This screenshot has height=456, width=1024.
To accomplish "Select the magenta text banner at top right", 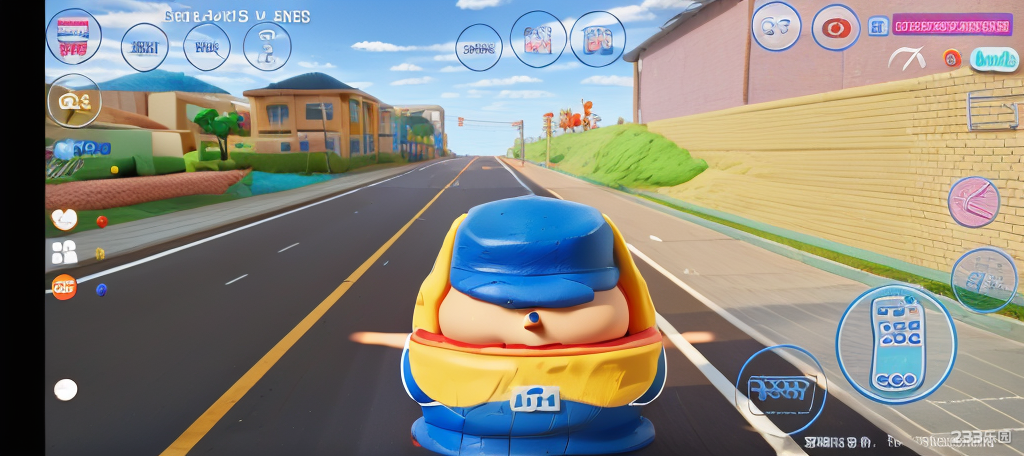I will tap(951, 25).
